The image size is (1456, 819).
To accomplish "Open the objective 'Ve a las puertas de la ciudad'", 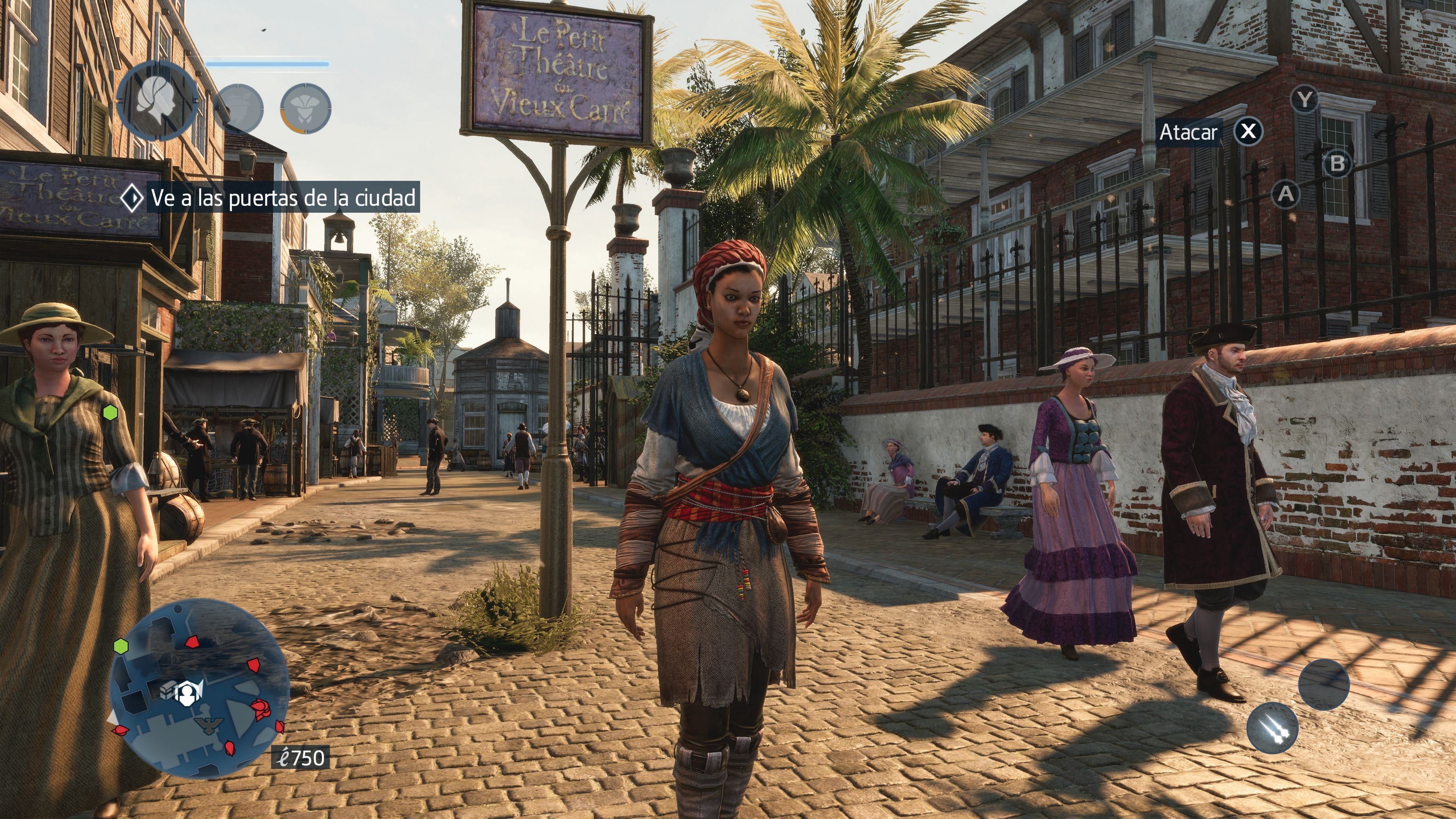I will point(282,197).
